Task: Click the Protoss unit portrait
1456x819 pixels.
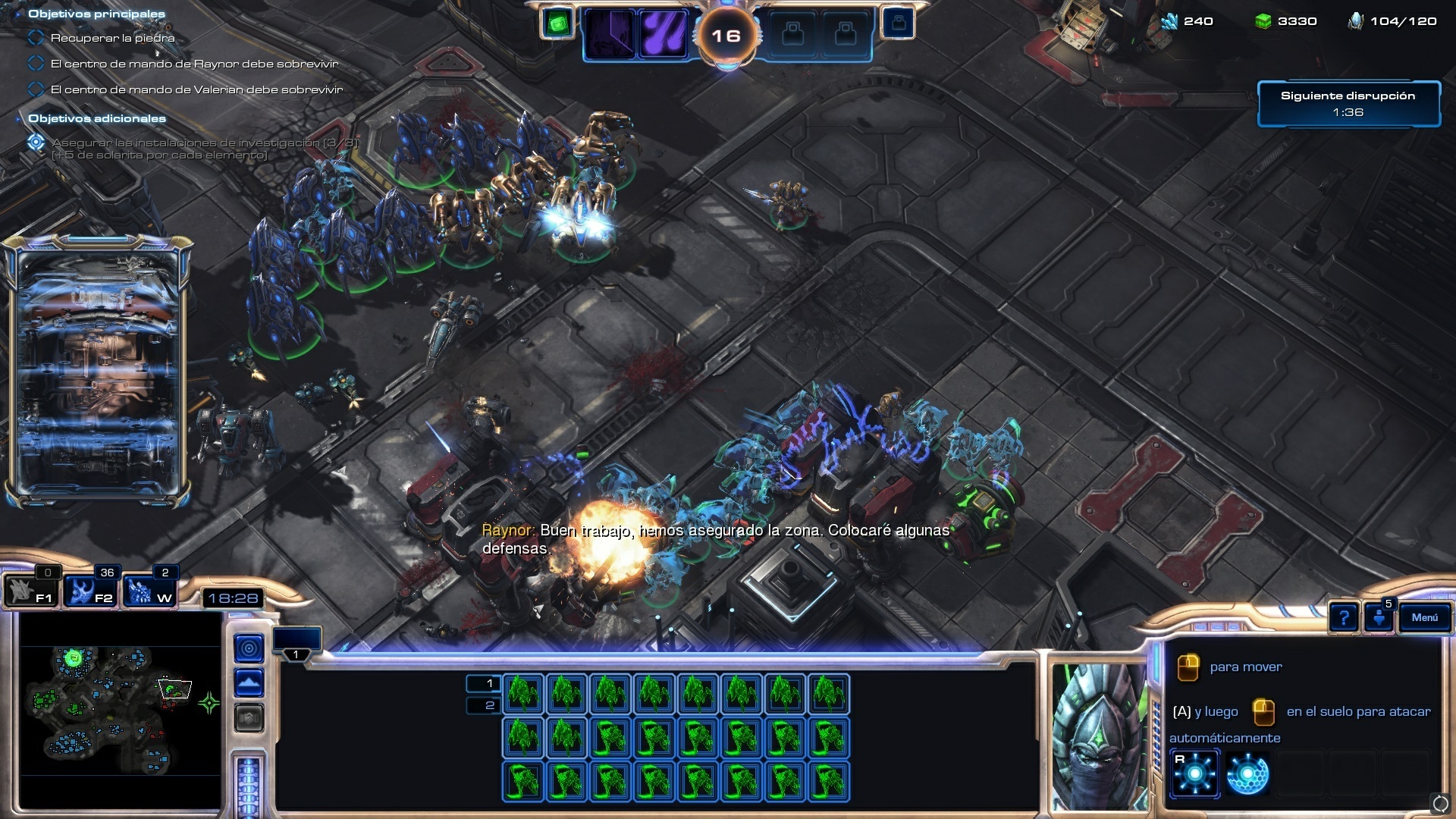Action: coord(1099,736)
